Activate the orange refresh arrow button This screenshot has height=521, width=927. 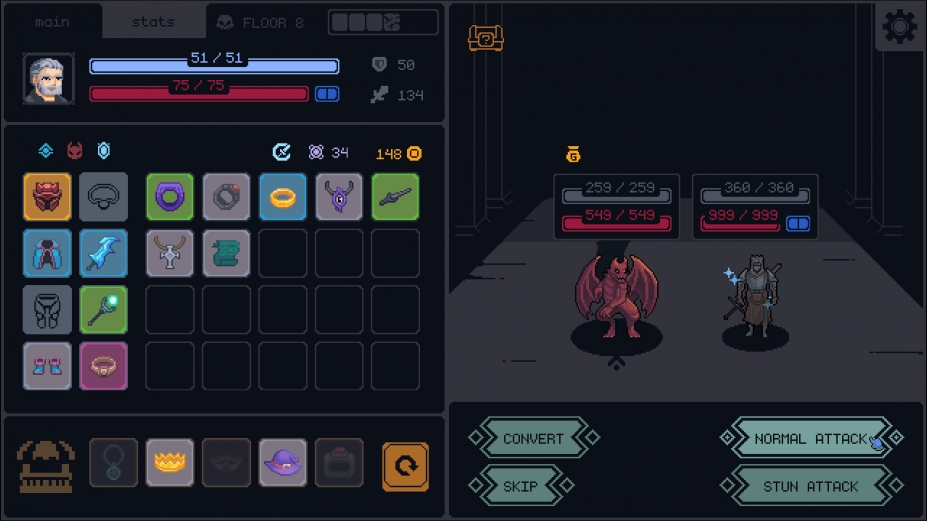[x=406, y=466]
